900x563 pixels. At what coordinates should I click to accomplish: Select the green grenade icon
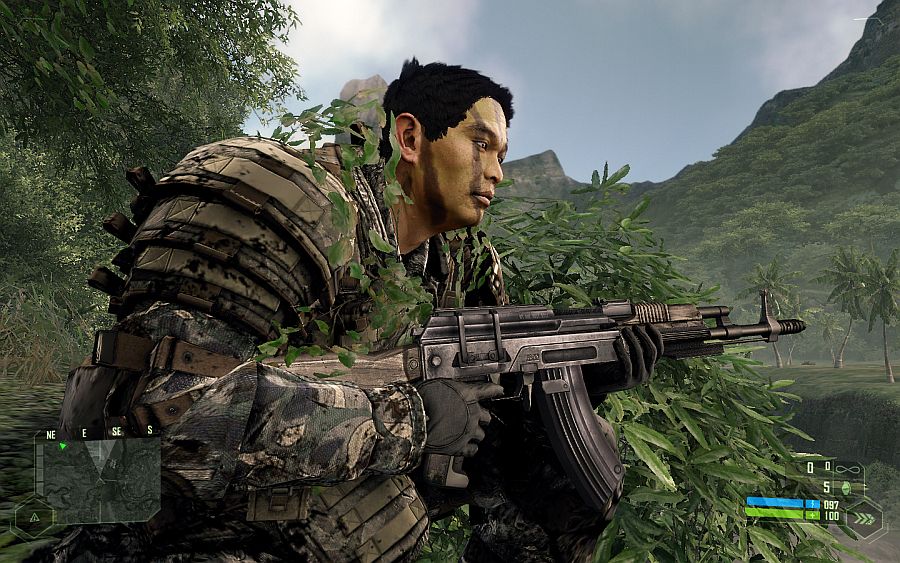844,487
